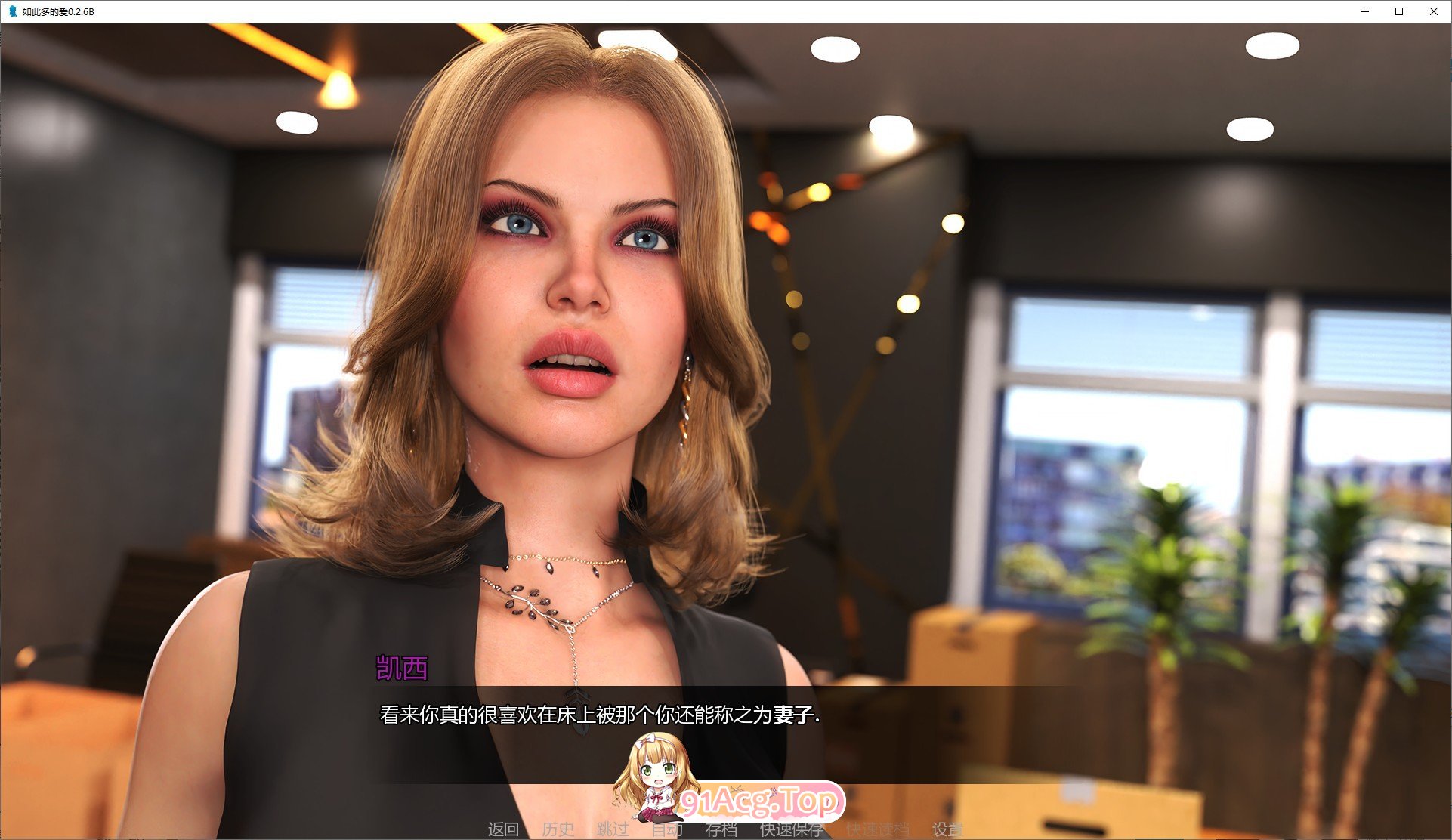Toggle 自动 auto-advance mode
Screen dimensions: 1452x840
[x=667, y=829]
